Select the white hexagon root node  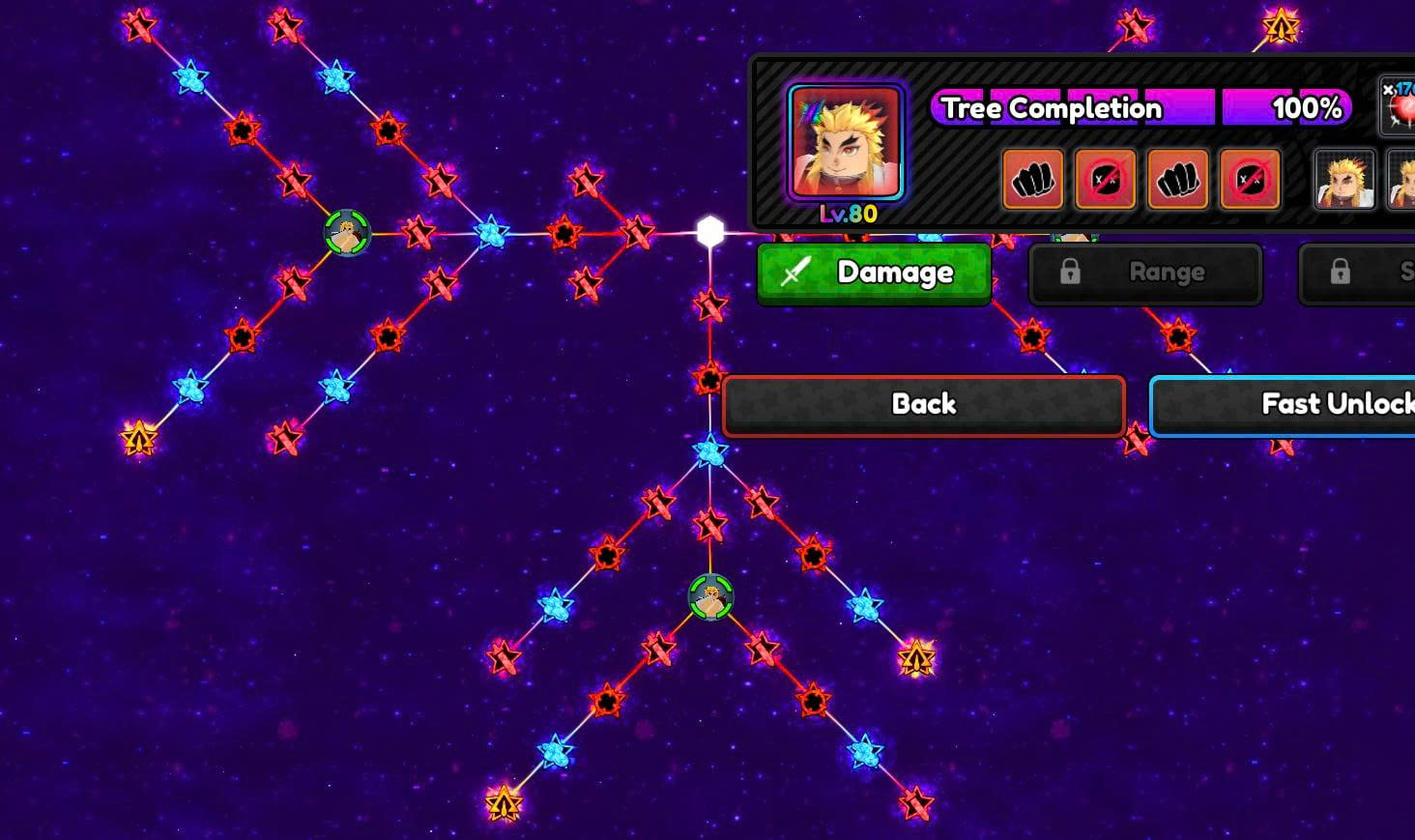click(x=710, y=232)
